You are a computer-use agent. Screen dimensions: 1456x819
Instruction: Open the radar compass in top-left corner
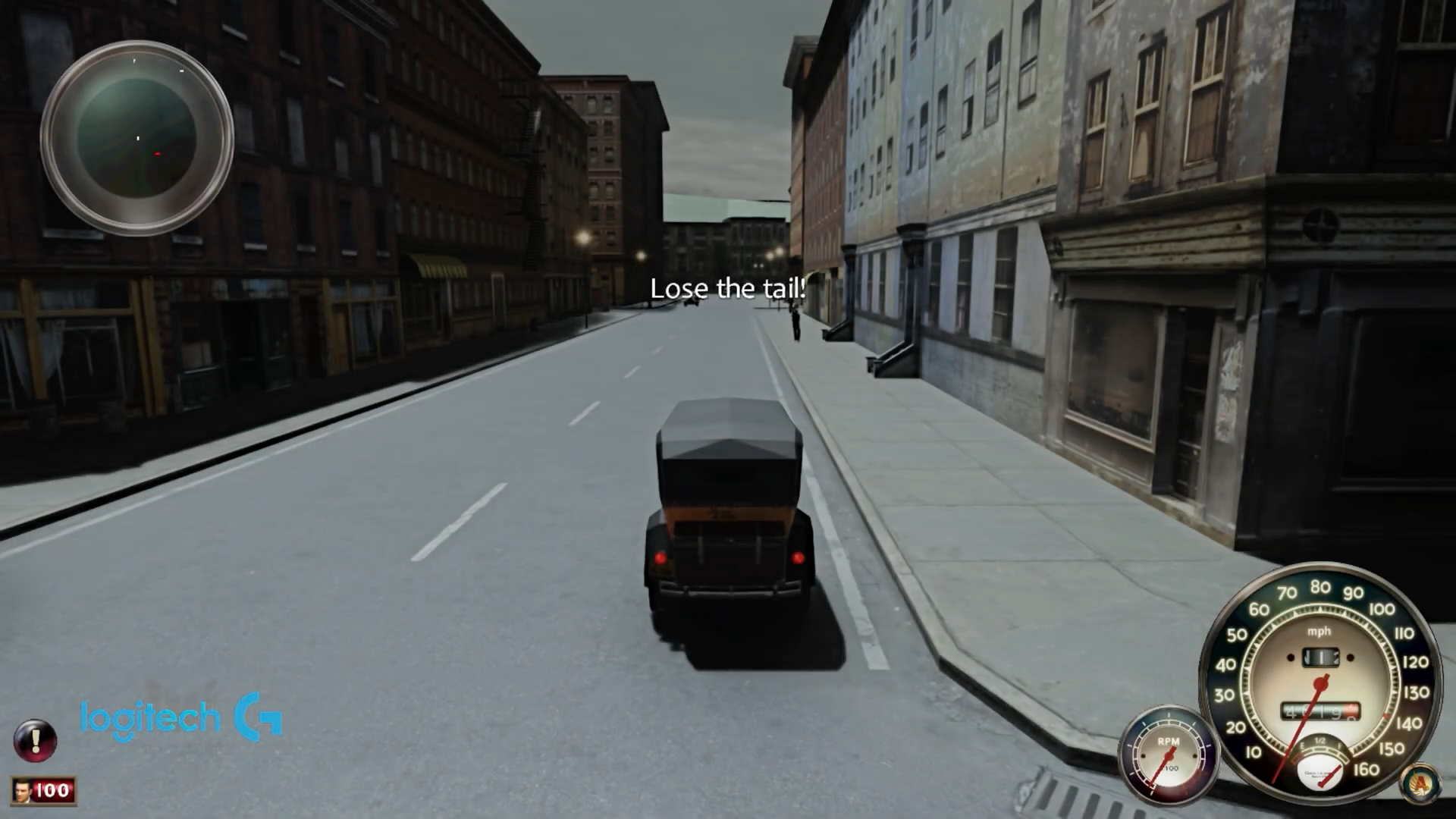pos(141,140)
